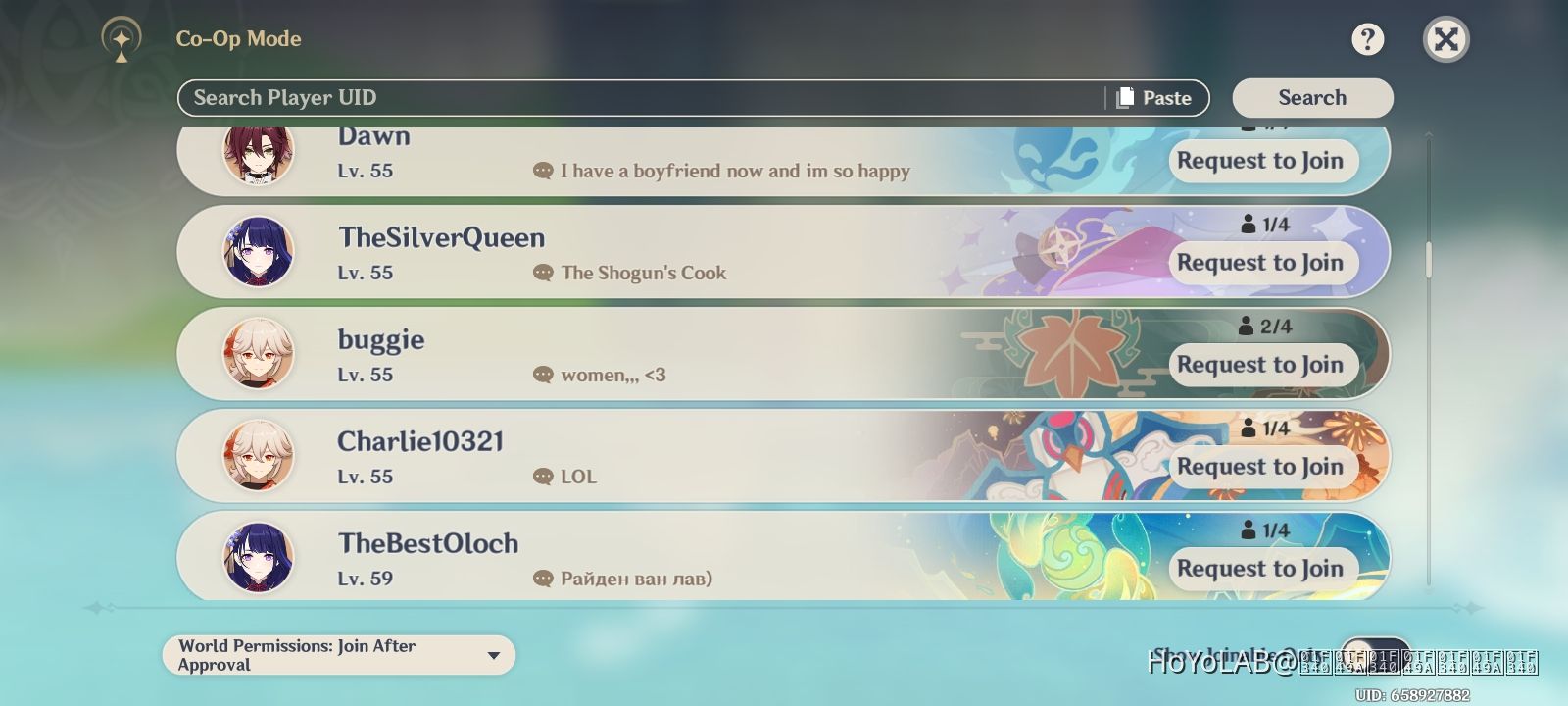Image resolution: width=1568 pixels, height=706 pixels.
Task: Click the chat bubble beside Райден ван лав
Action: pyautogui.click(x=542, y=579)
